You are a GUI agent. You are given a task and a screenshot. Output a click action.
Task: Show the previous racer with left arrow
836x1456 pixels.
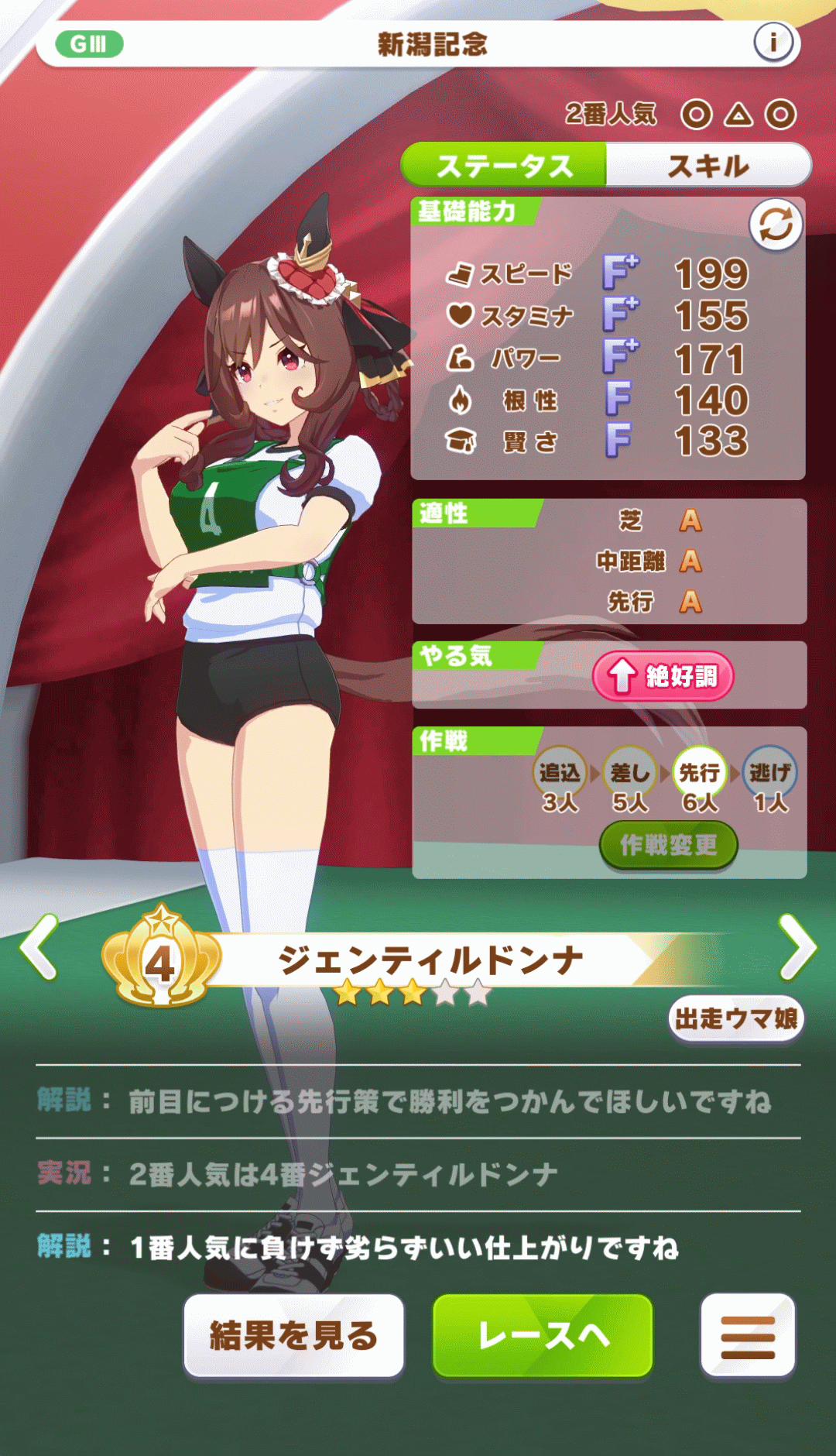pyautogui.click(x=40, y=946)
